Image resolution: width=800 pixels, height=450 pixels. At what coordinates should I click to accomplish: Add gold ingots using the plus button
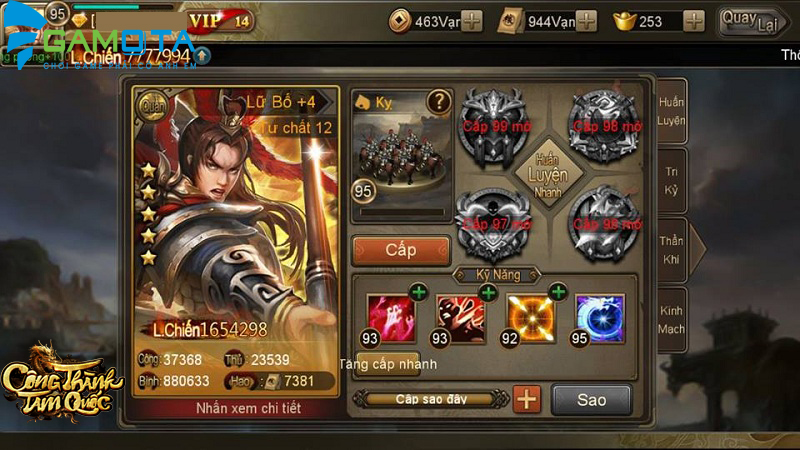694,21
